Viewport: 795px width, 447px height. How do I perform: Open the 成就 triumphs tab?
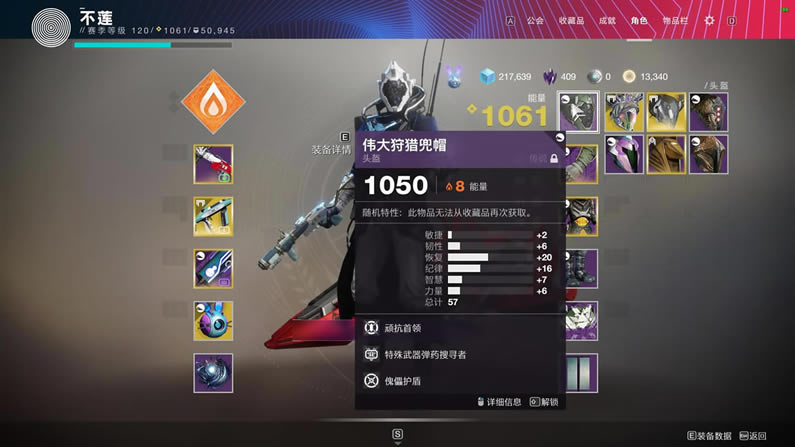point(607,20)
